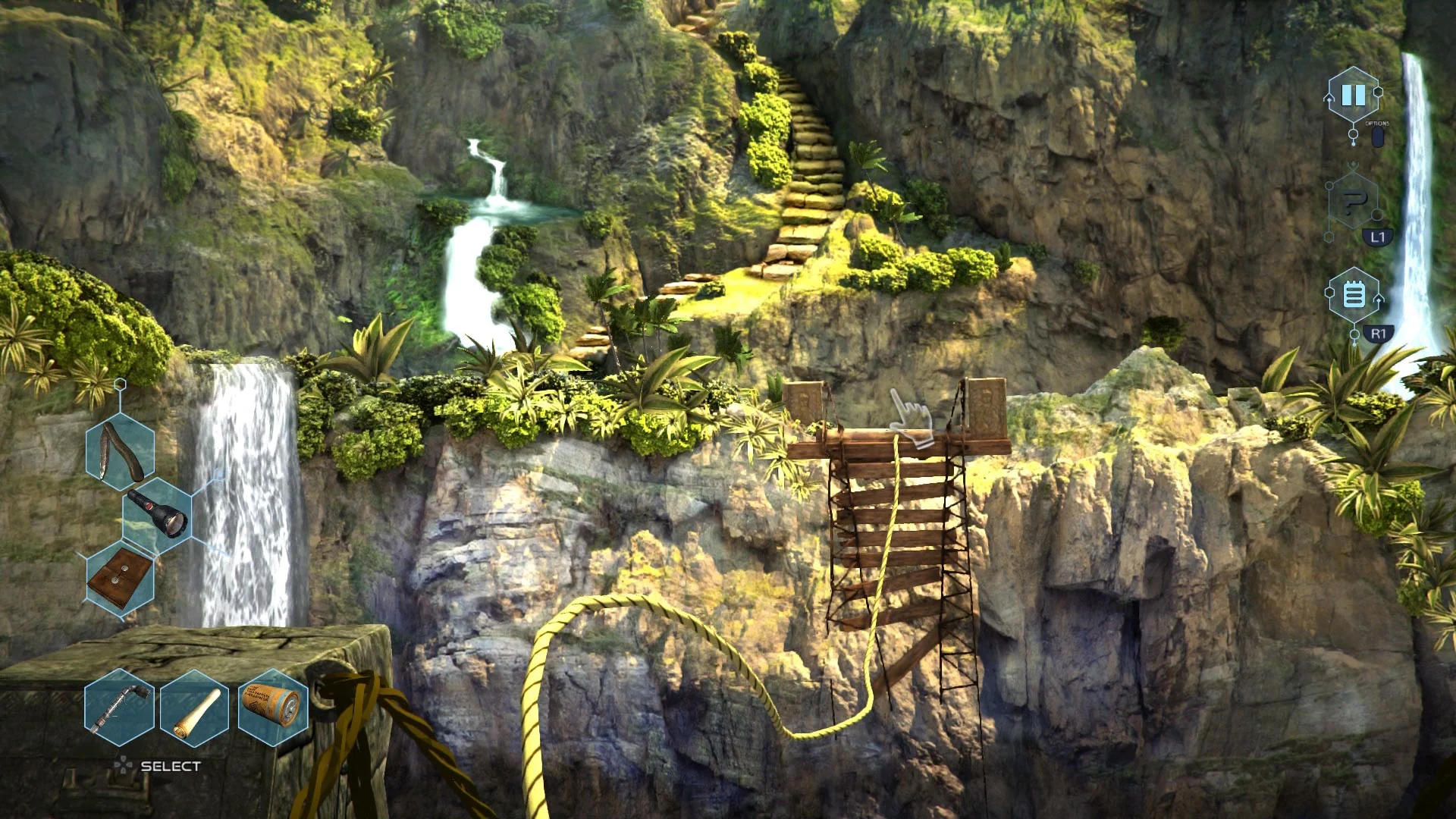The image size is (1456, 819).
Task: Select the bent metal pipe inventory item
Action: point(118,709)
